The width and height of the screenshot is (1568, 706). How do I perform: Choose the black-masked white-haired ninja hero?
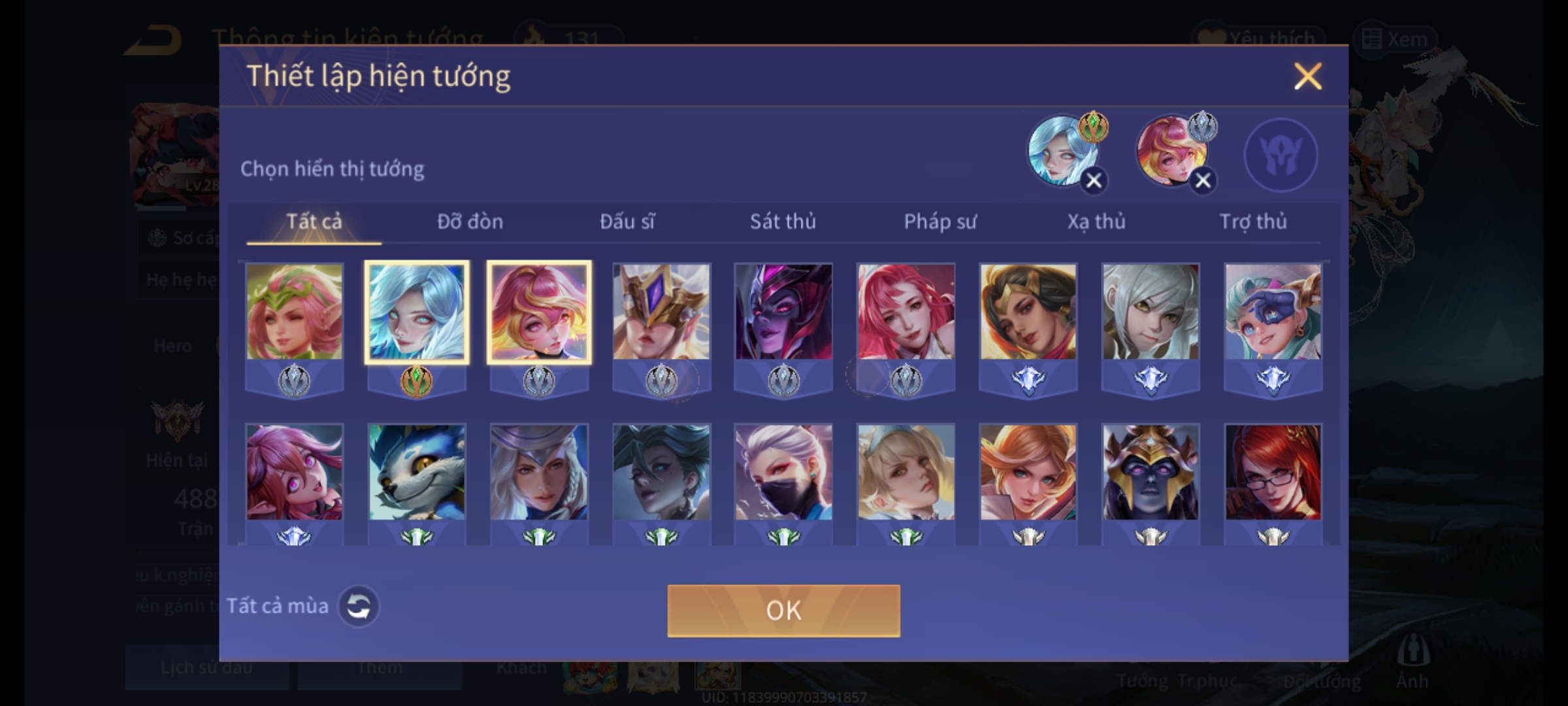pos(783,473)
